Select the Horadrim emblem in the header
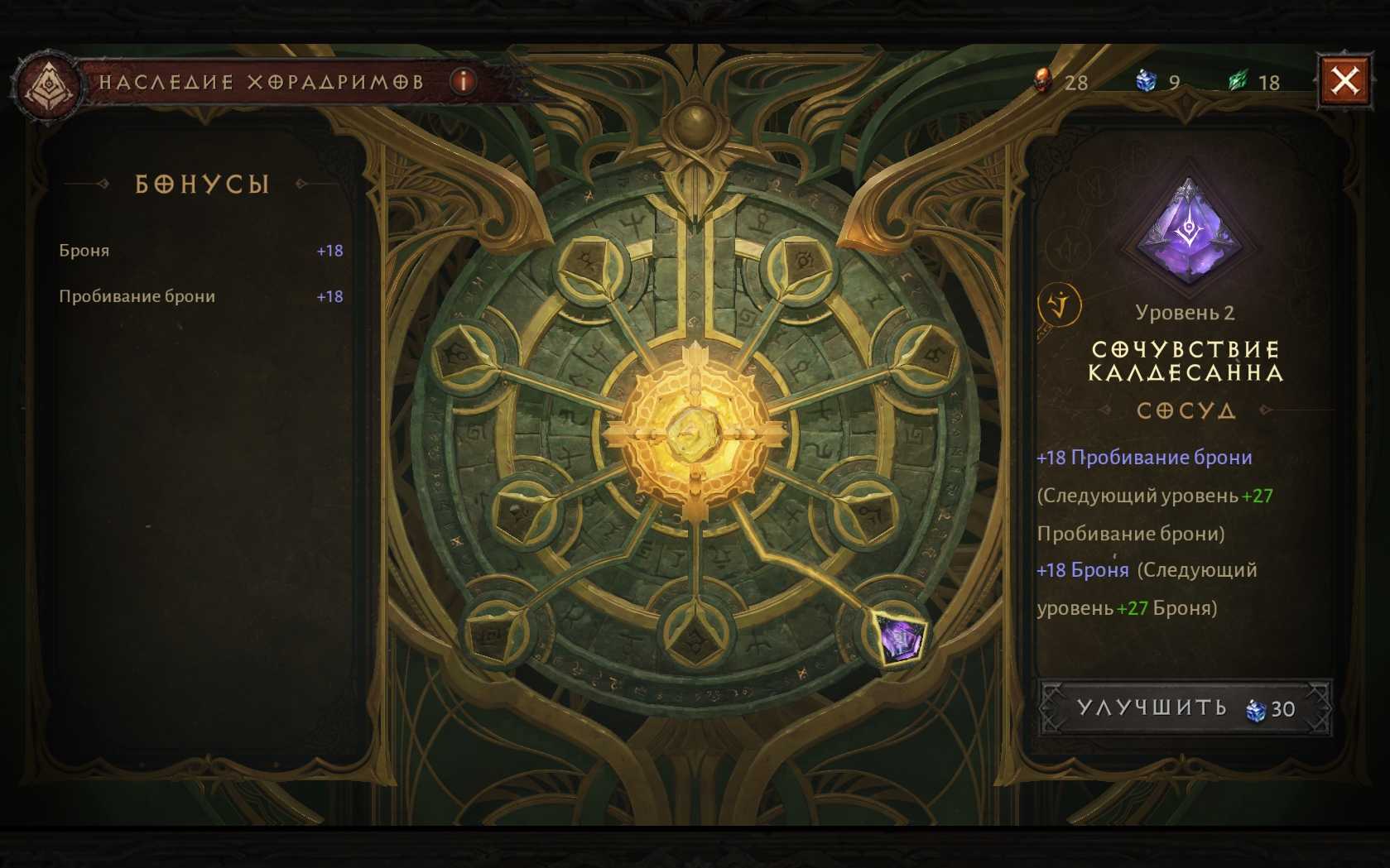Screen dimensions: 1390x868 pos(50,84)
